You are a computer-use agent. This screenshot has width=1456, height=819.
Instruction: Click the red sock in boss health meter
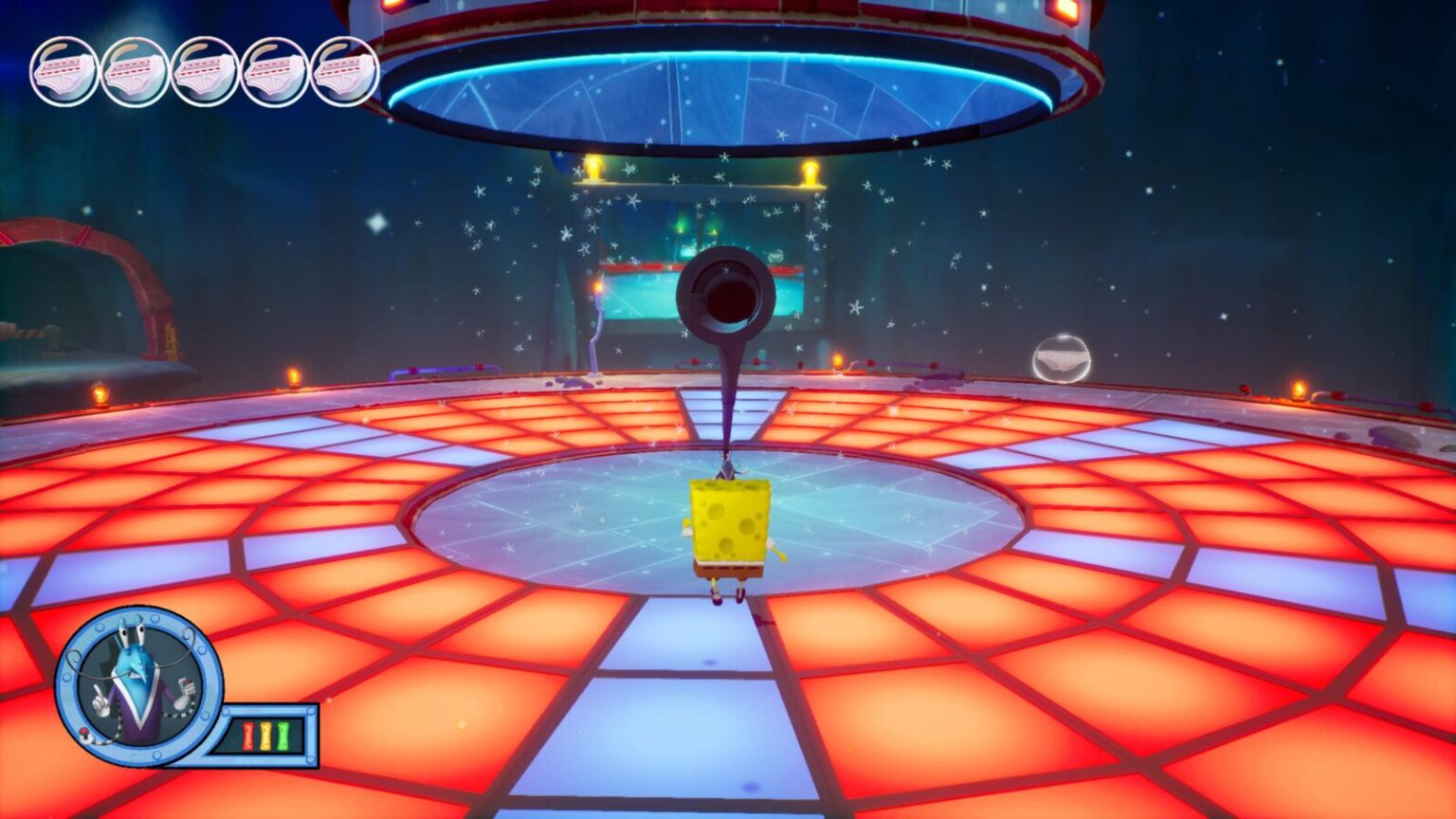pyautogui.click(x=248, y=736)
